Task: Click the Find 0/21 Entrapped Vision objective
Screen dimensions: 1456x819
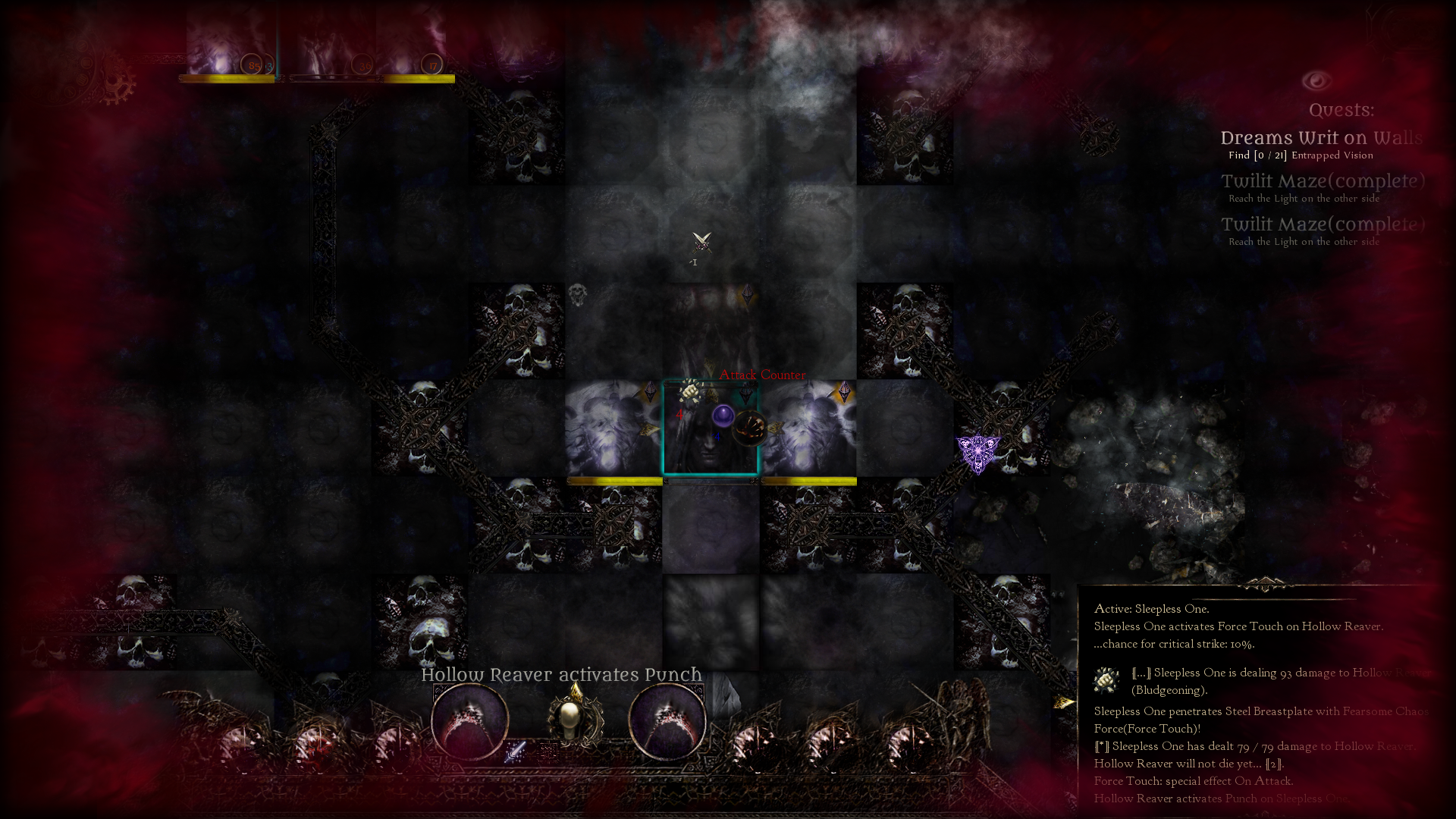Action: click(1301, 155)
